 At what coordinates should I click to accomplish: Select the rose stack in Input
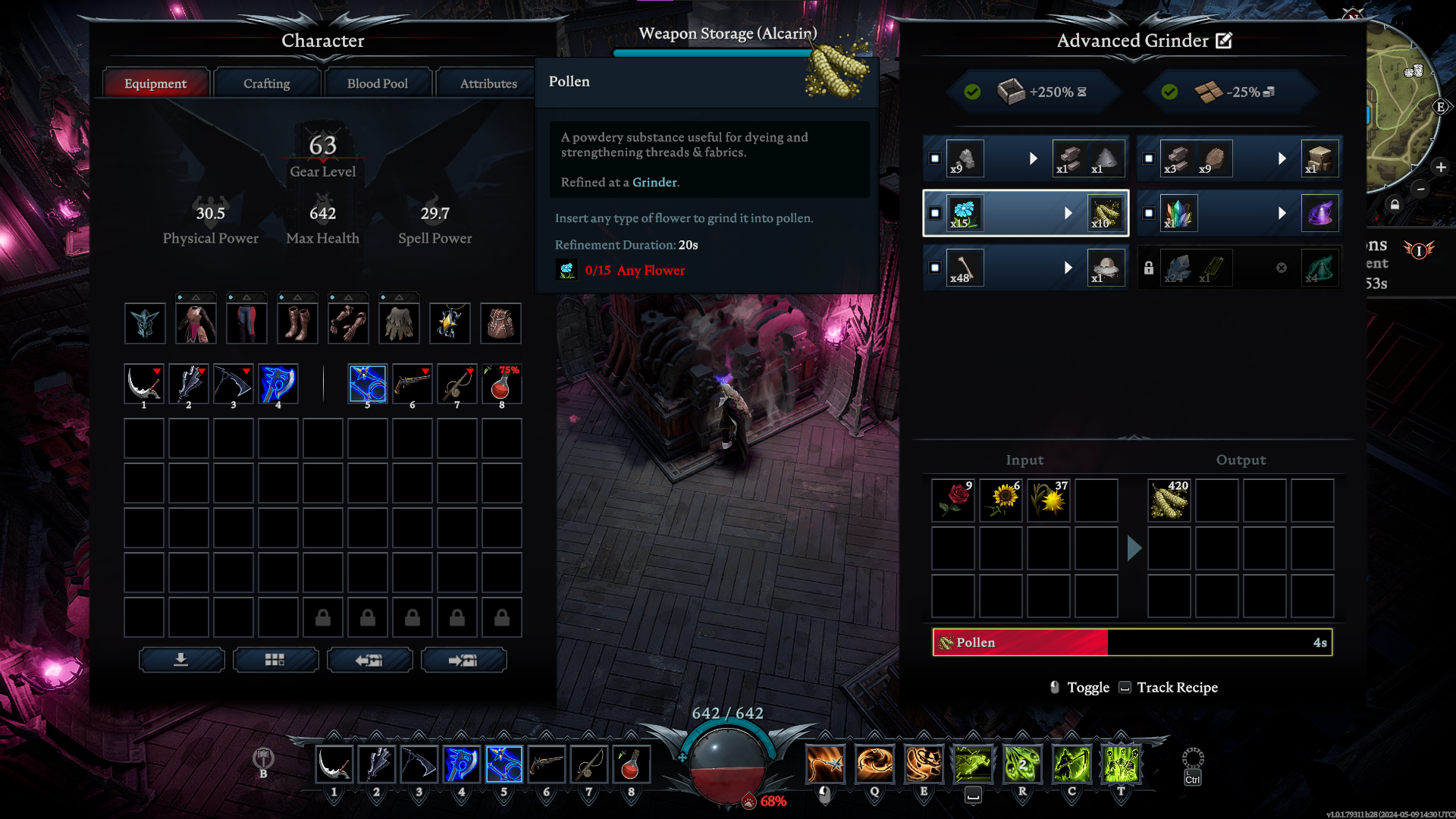[x=953, y=500]
